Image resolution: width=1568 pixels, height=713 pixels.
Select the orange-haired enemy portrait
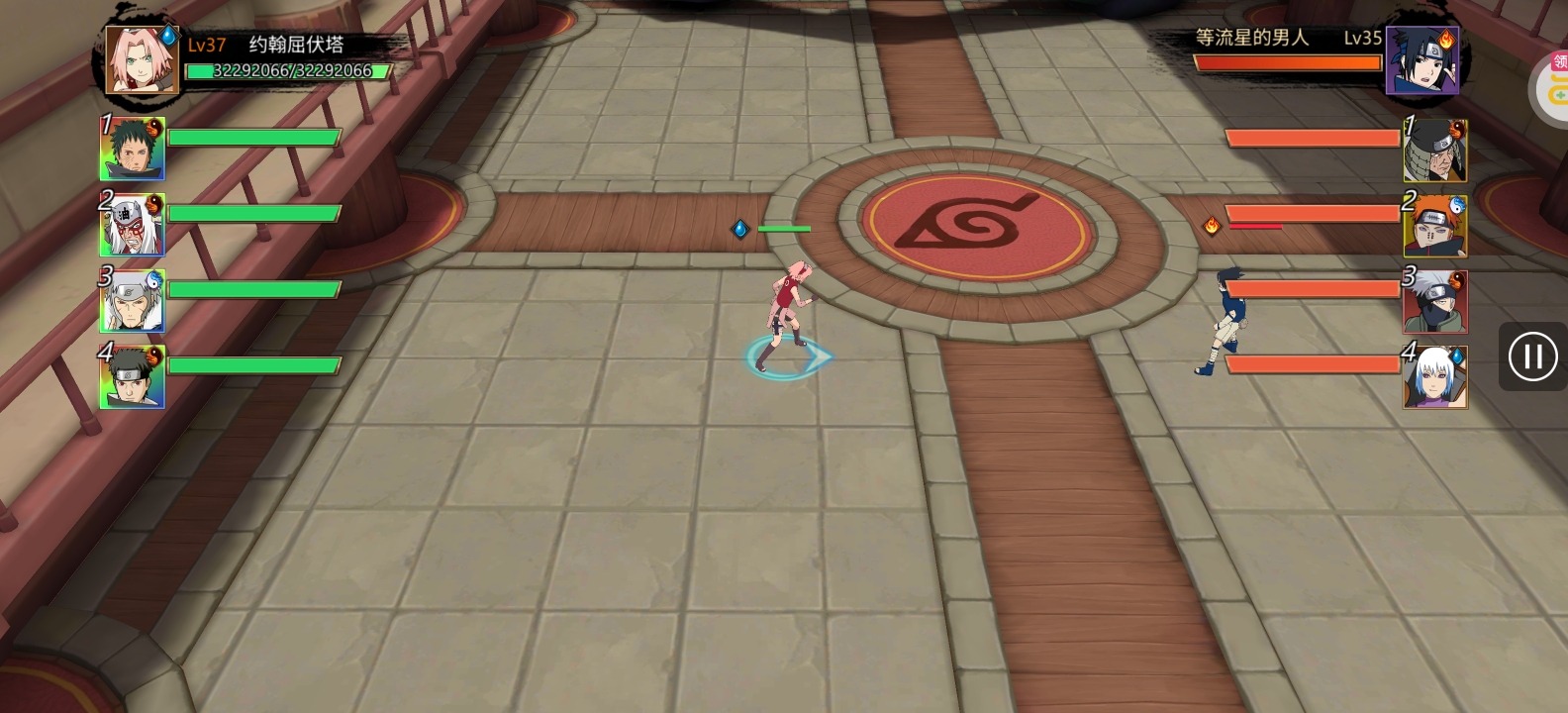click(x=1435, y=226)
